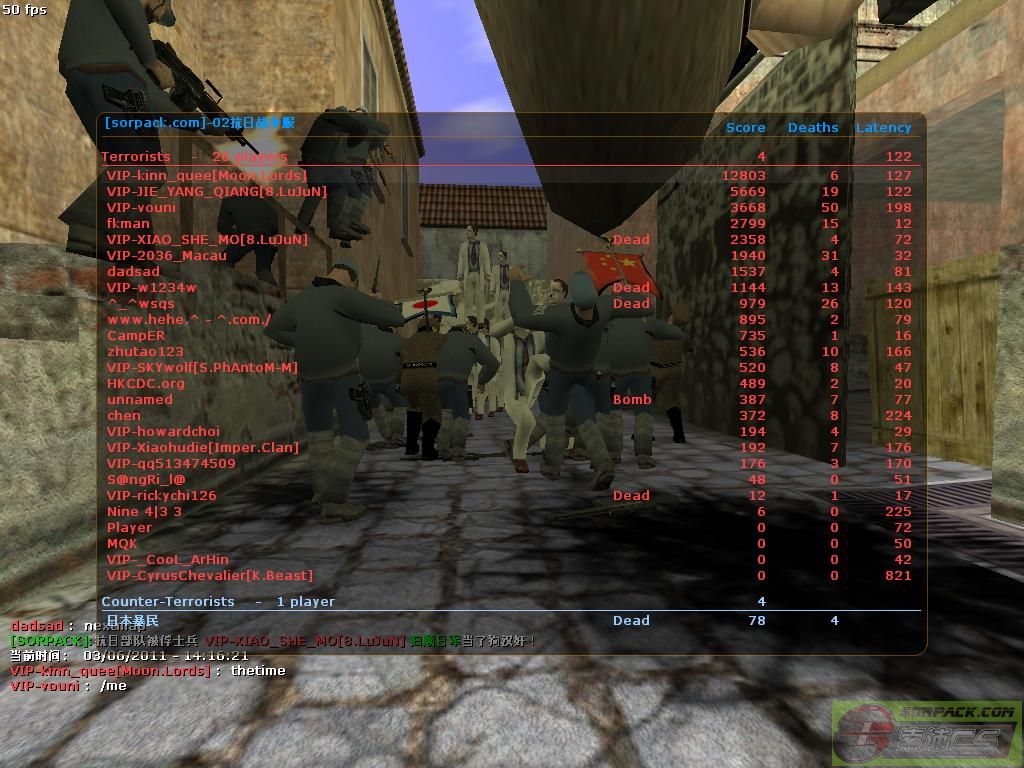Image resolution: width=1024 pixels, height=768 pixels.
Task: Click the player row named chen
Action: point(124,416)
